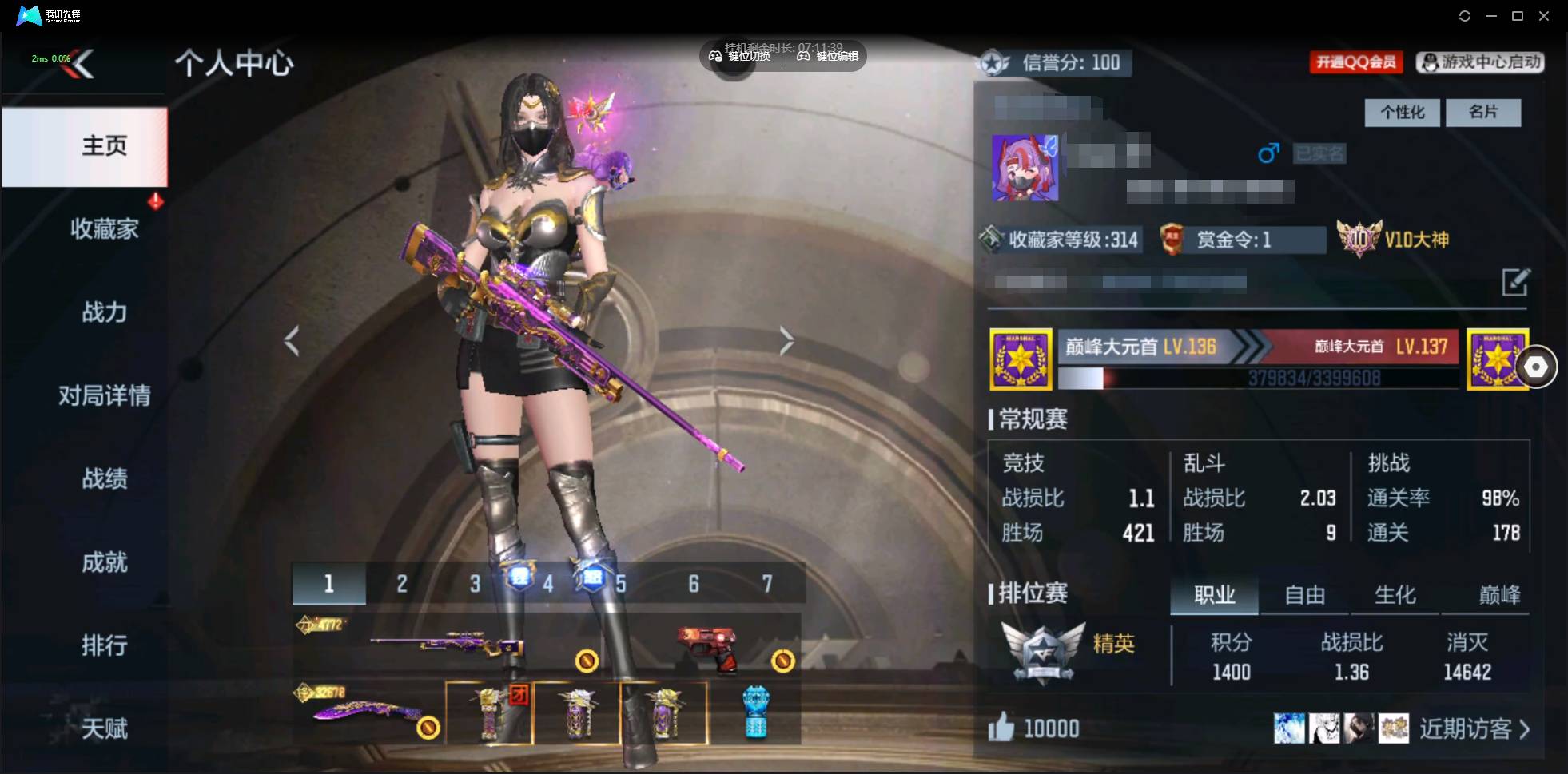Viewport: 1568px width, 774px height.
Task: Click the 开通QQ会员 membership button
Action: [x=1356, y=62]
